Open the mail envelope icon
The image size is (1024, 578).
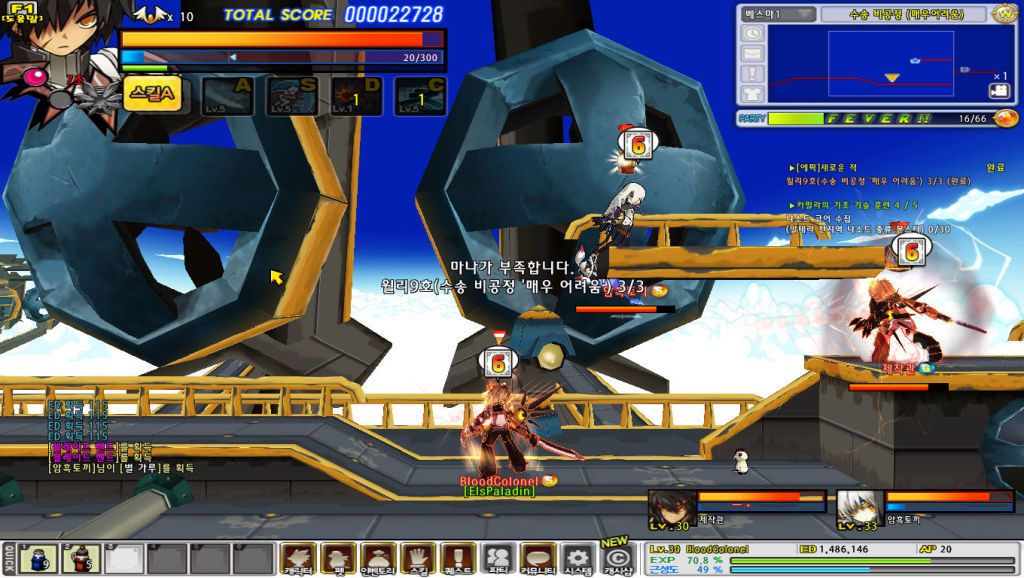click(x=752, y=54)
